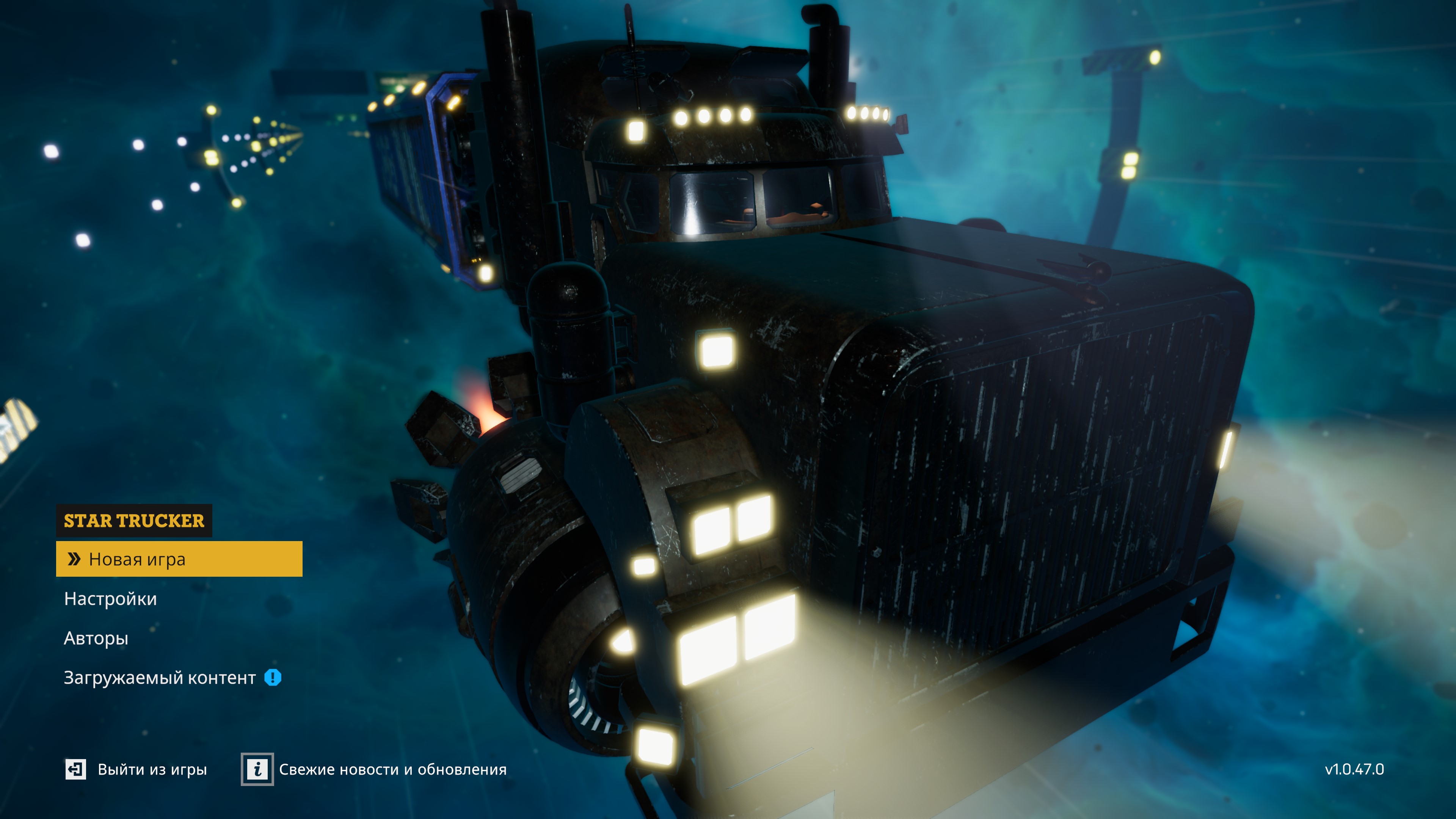Start a new game with Новая игра
This screenshot has height=819, width=1456.
(179, 559)
